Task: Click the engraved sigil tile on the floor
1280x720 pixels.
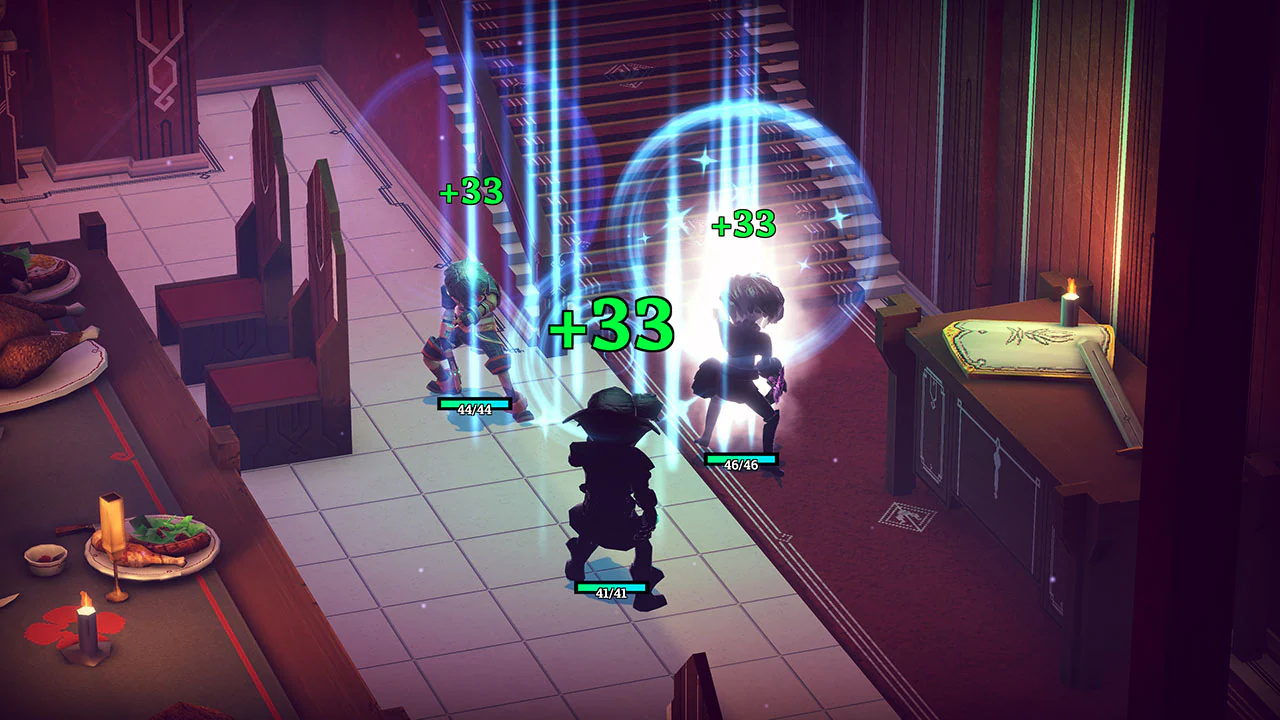Action: tap(908, 515)
